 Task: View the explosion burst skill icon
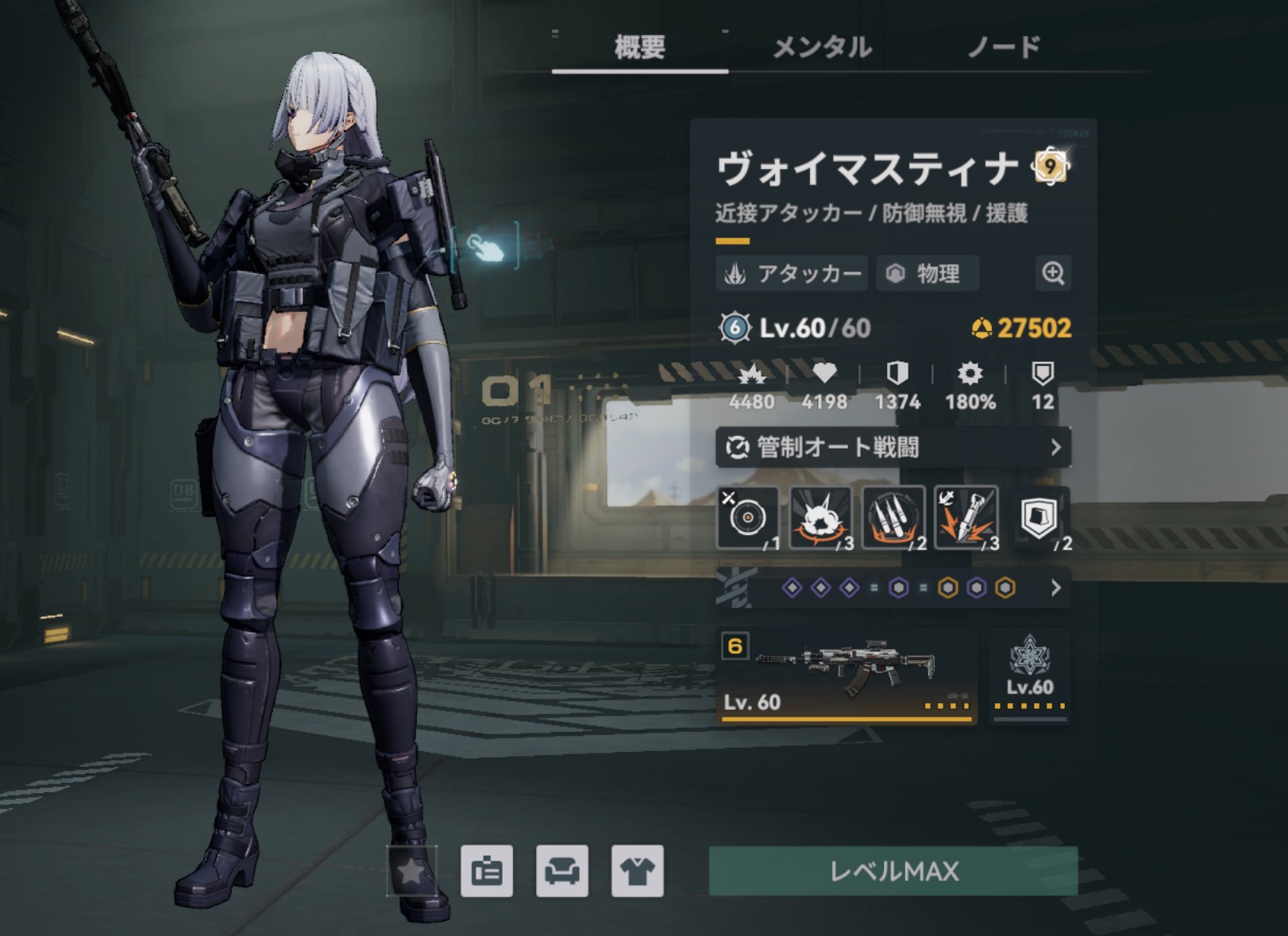(820, 518)
